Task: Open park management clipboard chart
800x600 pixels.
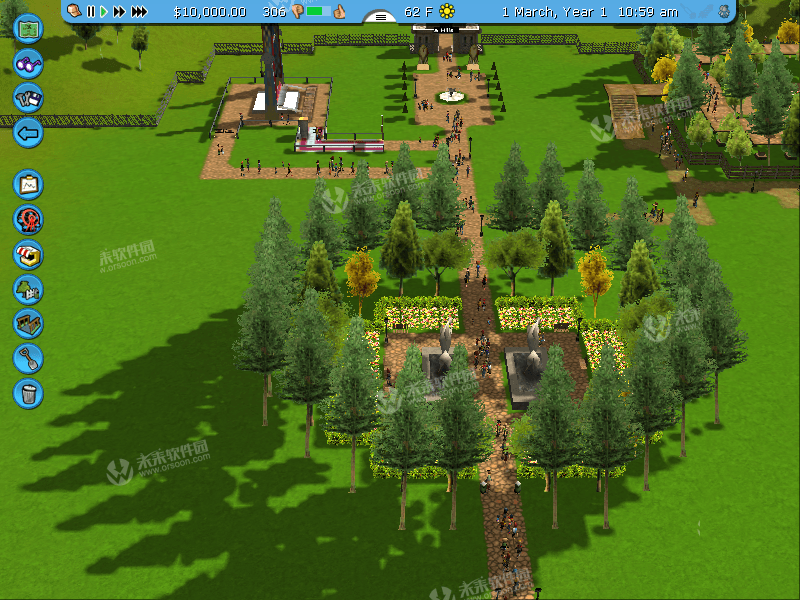Action: tap(28, 185)
